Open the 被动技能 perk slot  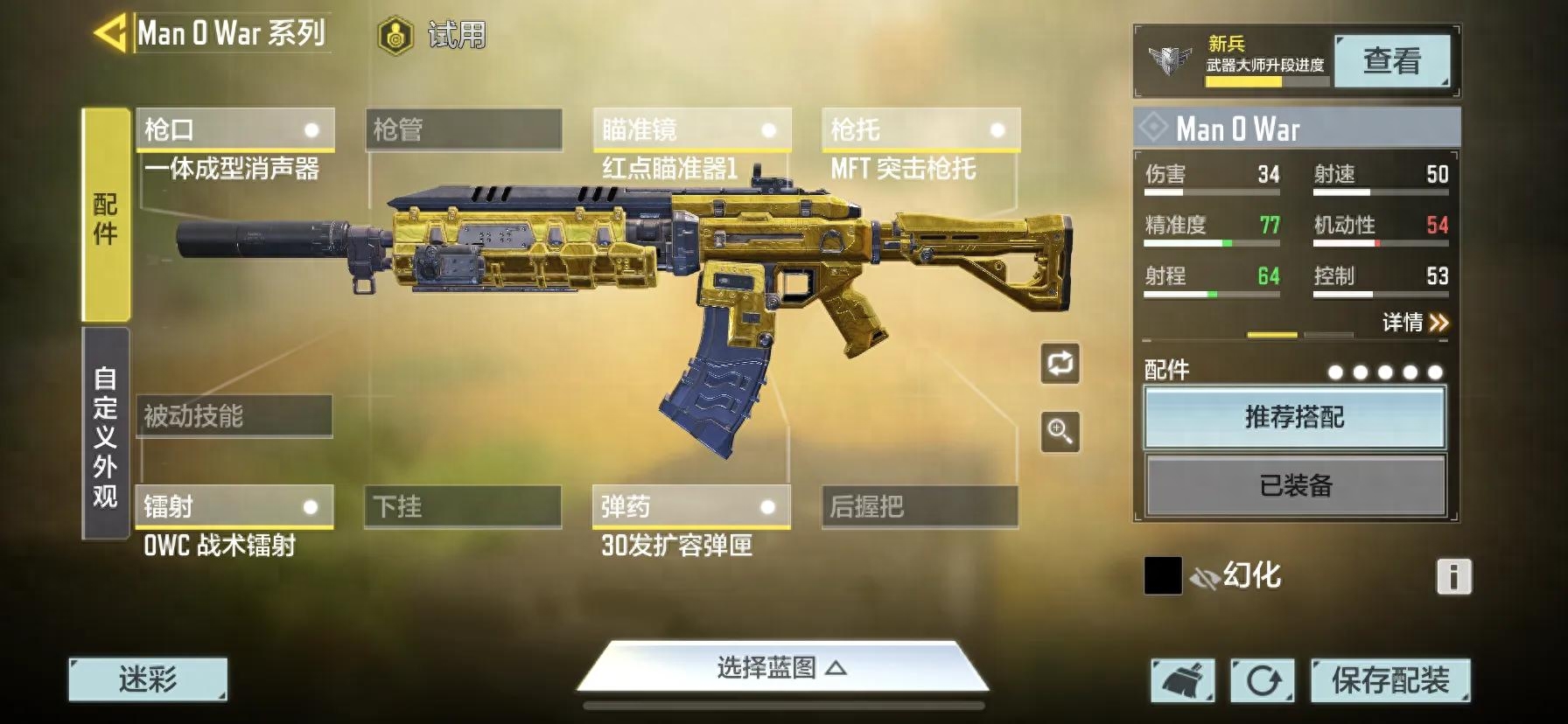(x=234, y=416)
